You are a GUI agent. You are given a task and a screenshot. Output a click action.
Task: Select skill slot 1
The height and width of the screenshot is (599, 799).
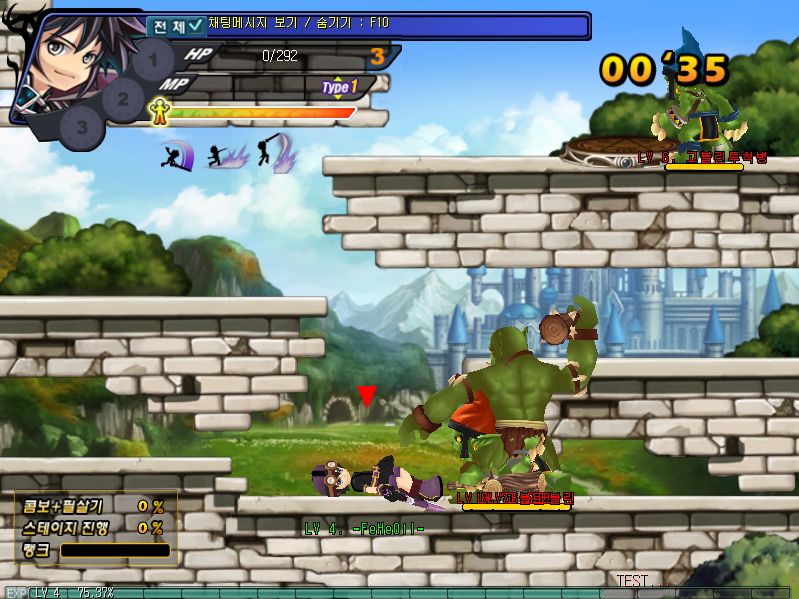(x=153, y=60)
